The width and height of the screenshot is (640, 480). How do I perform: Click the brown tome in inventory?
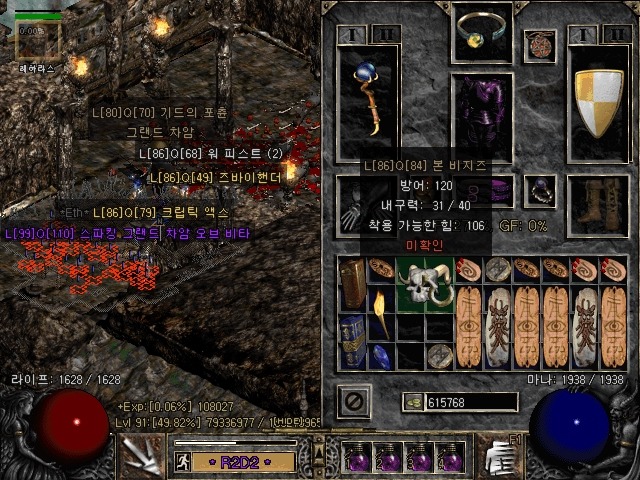coord(352,284)
